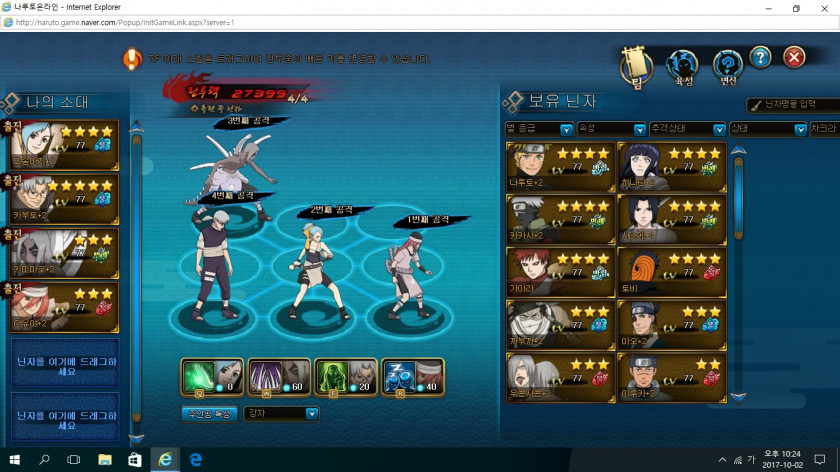Switch to the 변신 tab
Viewport: 840px width, 472px height.
tap(727, 67)
